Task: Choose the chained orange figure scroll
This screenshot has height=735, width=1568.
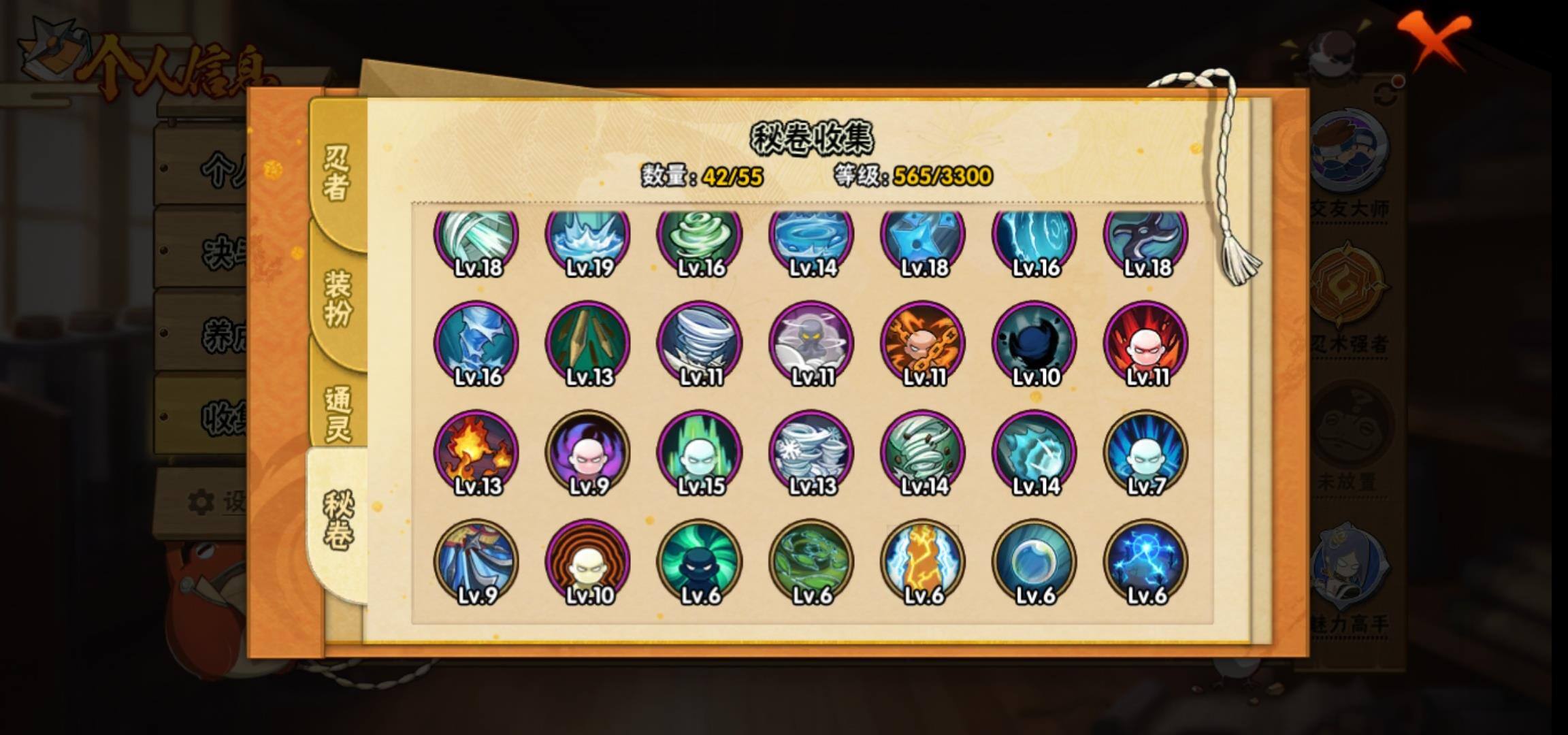Action: pyautogui.click(x=923, y=344)
